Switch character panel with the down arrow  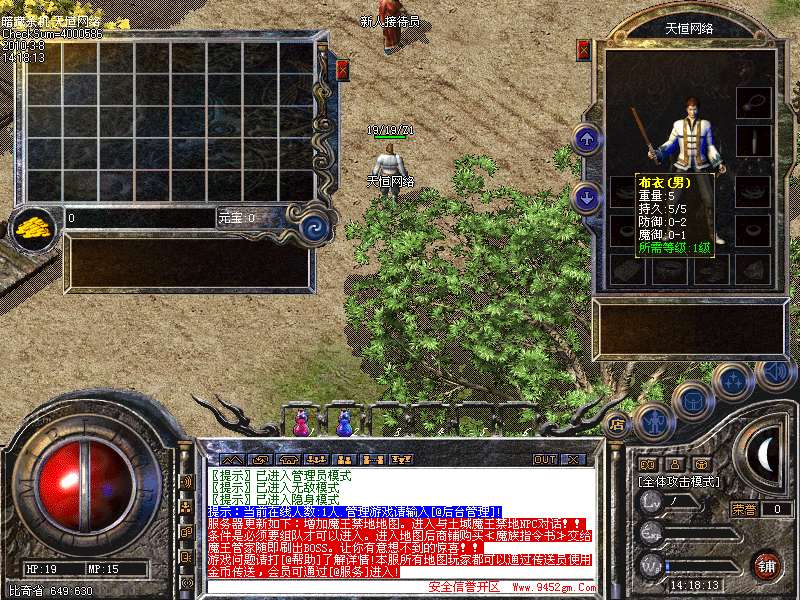[x=588, y=196]
